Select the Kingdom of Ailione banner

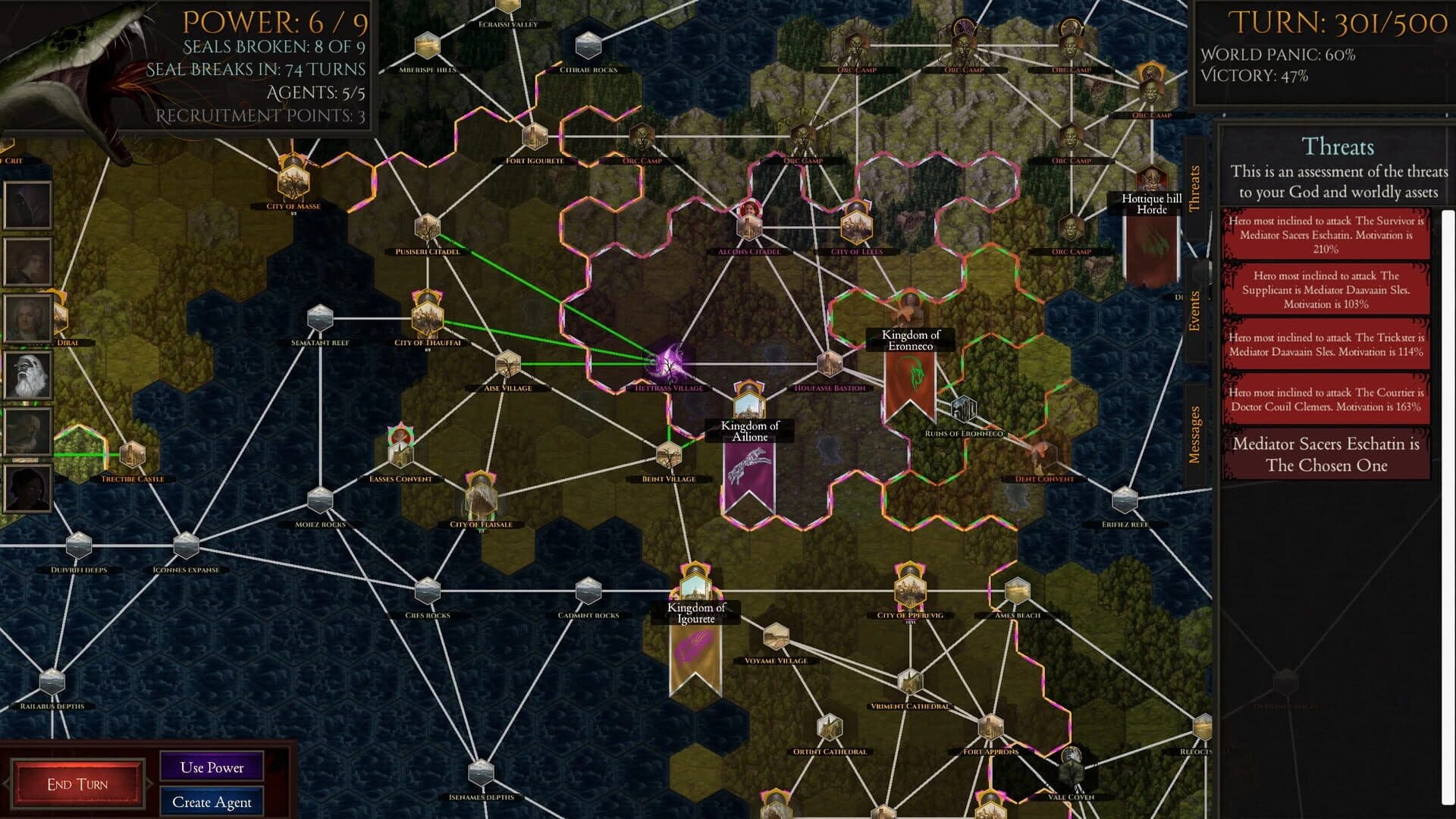(747, 466)
